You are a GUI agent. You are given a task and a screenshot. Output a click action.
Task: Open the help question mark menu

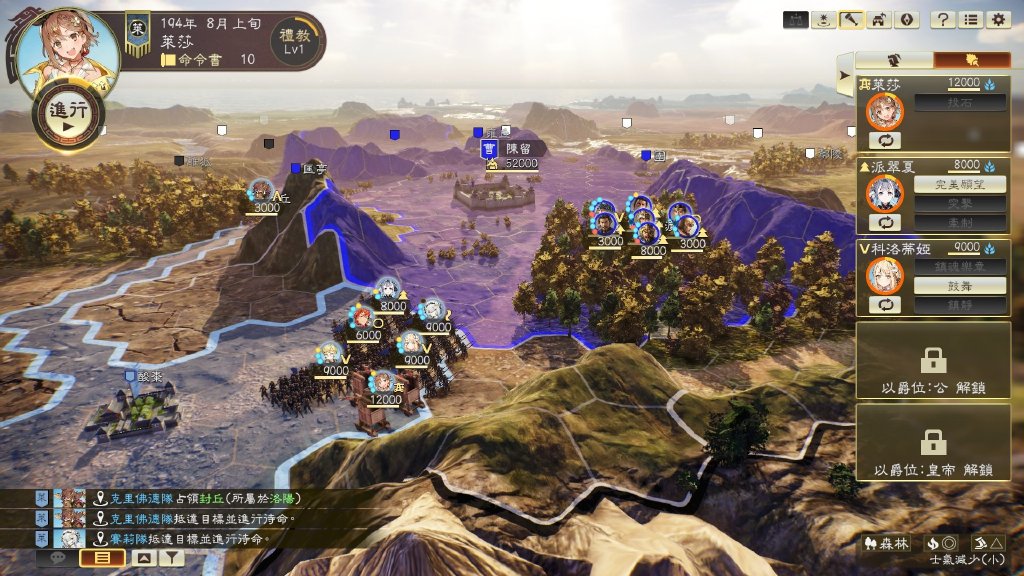(942, 19)
